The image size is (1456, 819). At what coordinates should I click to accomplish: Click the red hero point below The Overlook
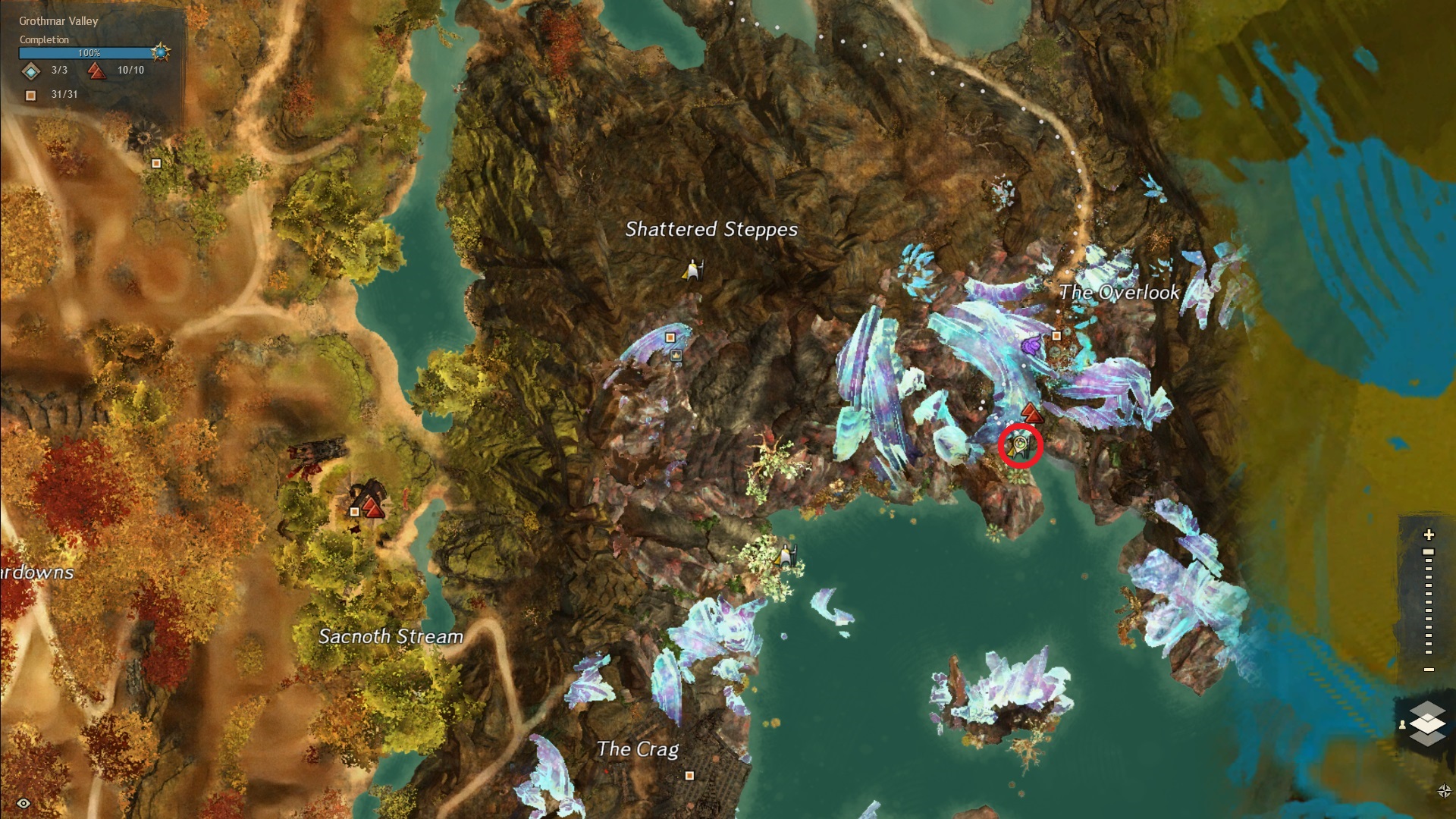coord(1031,413)
